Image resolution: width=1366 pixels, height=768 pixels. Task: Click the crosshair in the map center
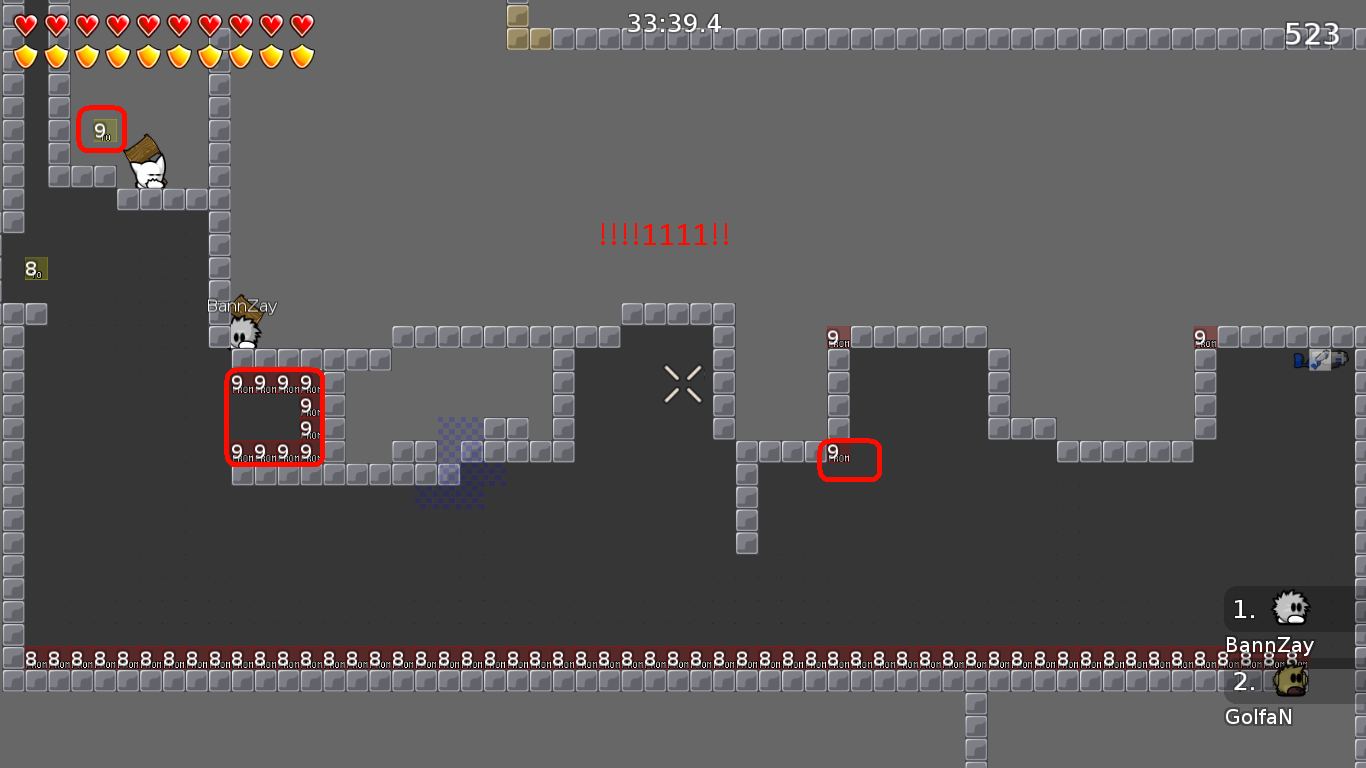click(682, 385)
